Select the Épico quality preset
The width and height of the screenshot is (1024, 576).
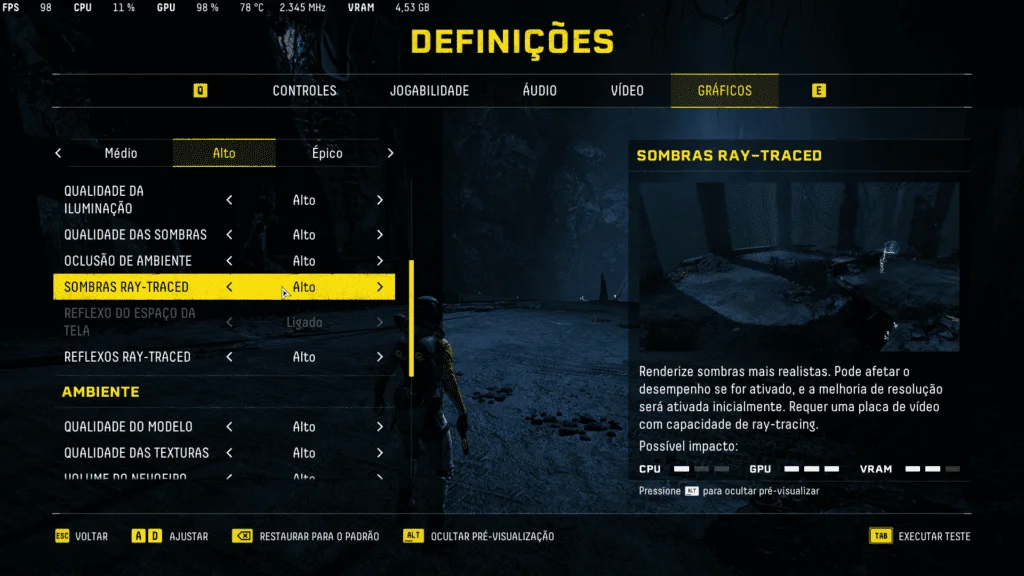[327, 153]
